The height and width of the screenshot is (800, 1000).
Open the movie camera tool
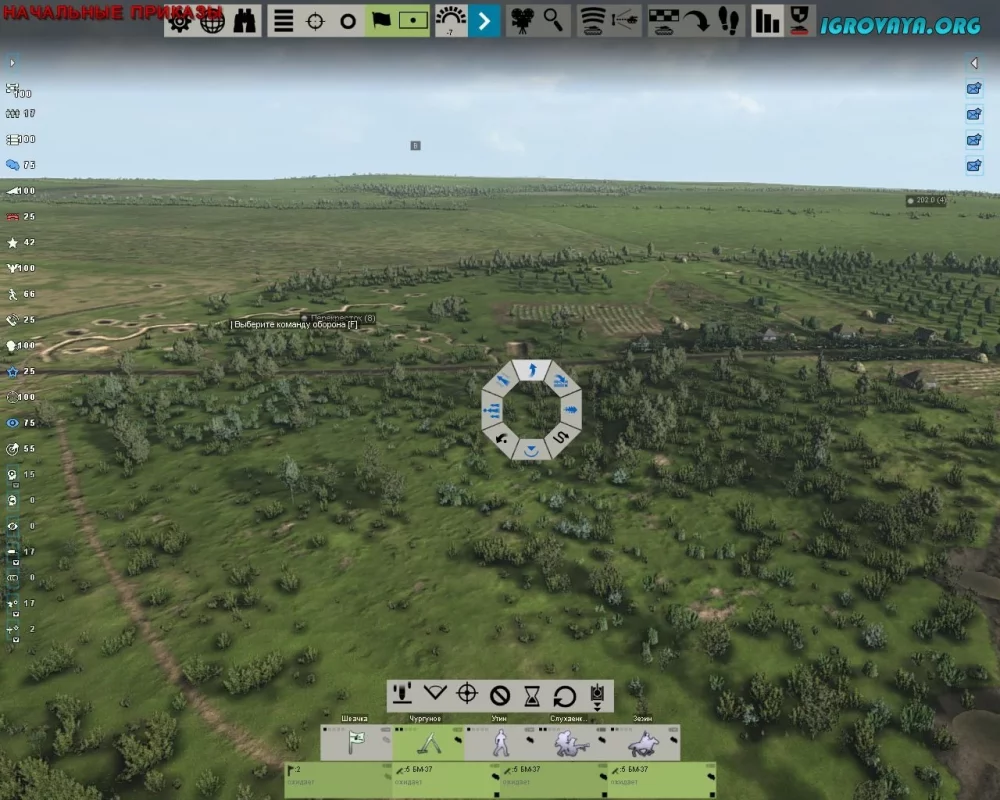pyautogui.click(x=521, y=21)
